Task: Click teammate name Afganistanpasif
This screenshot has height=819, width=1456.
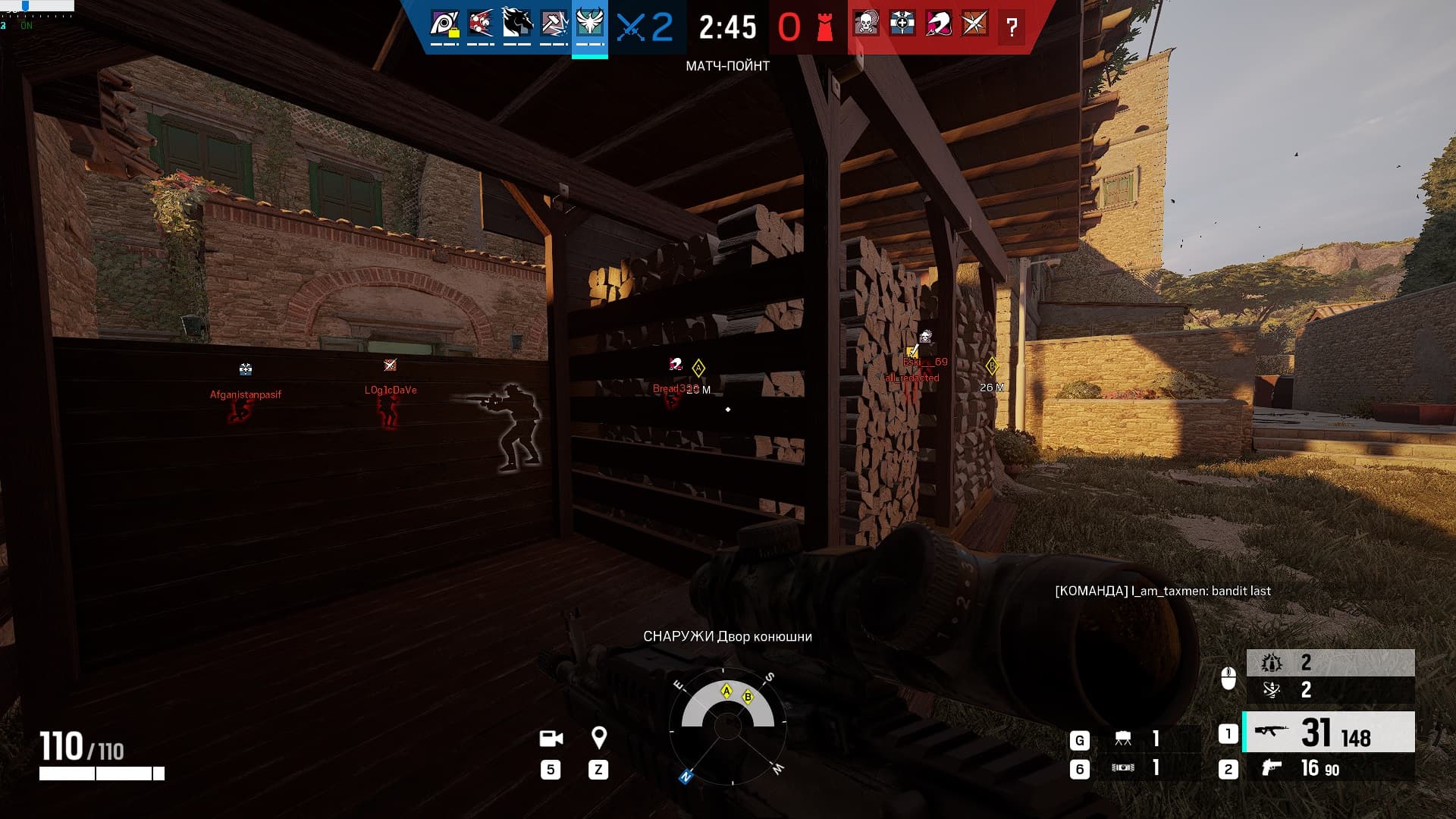Action: tap(245, 394)
